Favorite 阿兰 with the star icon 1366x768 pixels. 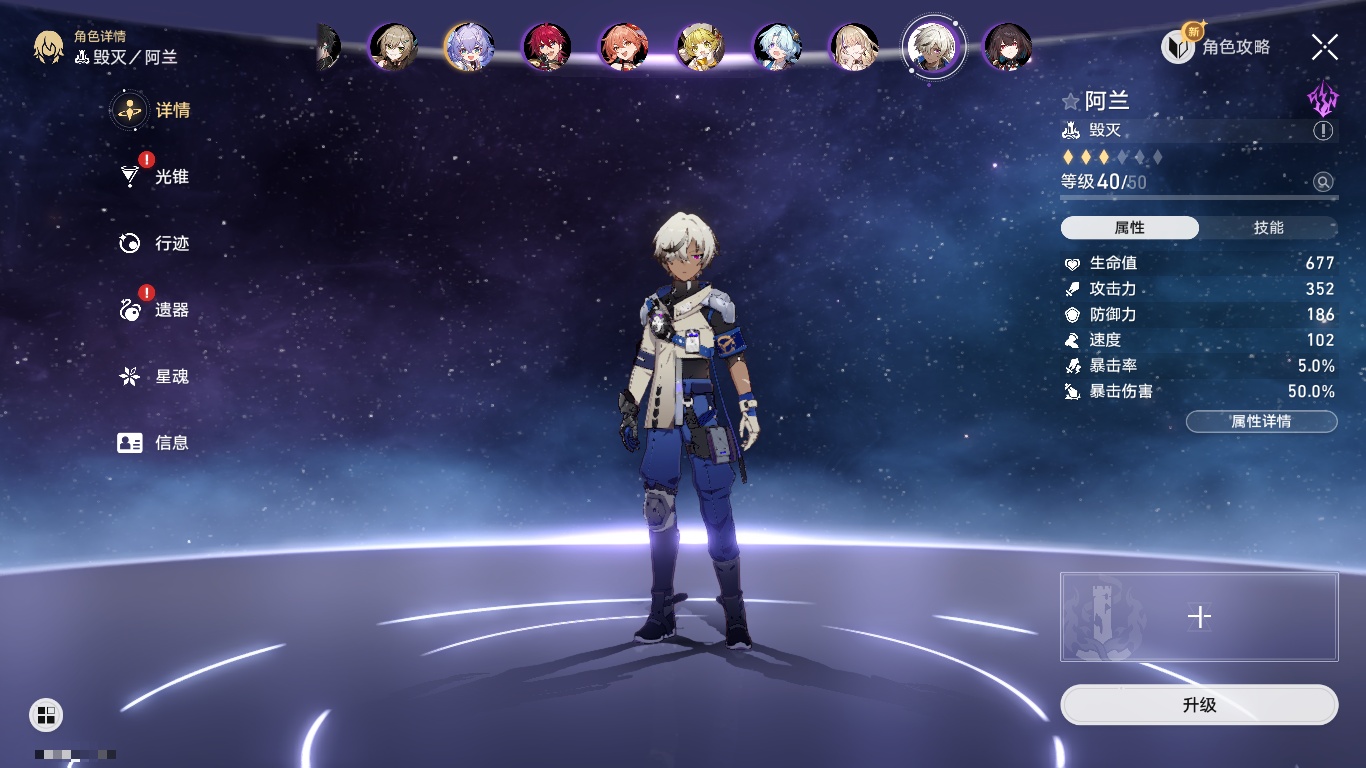click(x=1071, y=101)
